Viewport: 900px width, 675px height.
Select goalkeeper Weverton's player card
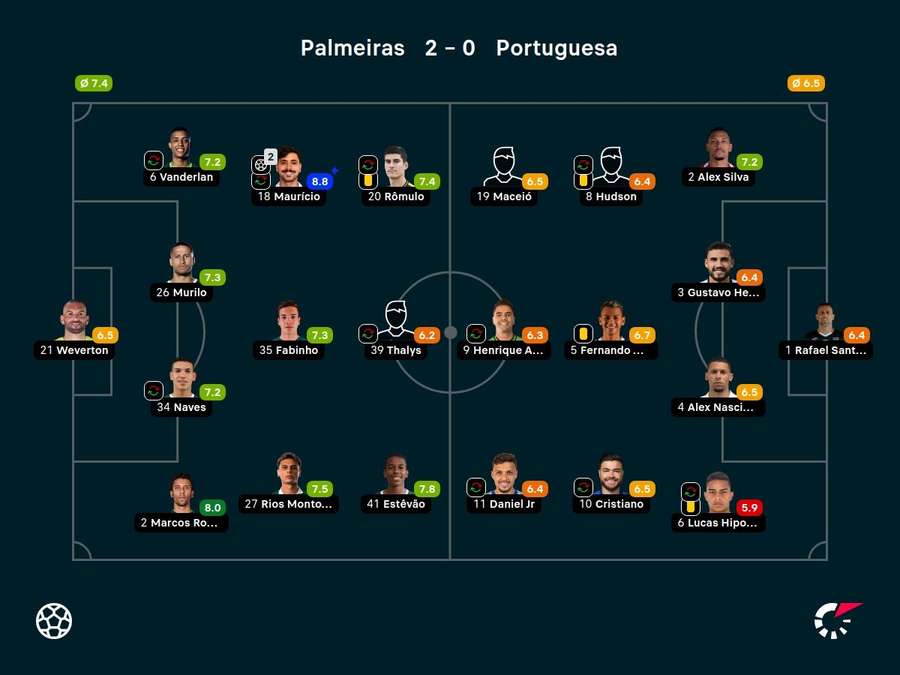tap(74, 322)
